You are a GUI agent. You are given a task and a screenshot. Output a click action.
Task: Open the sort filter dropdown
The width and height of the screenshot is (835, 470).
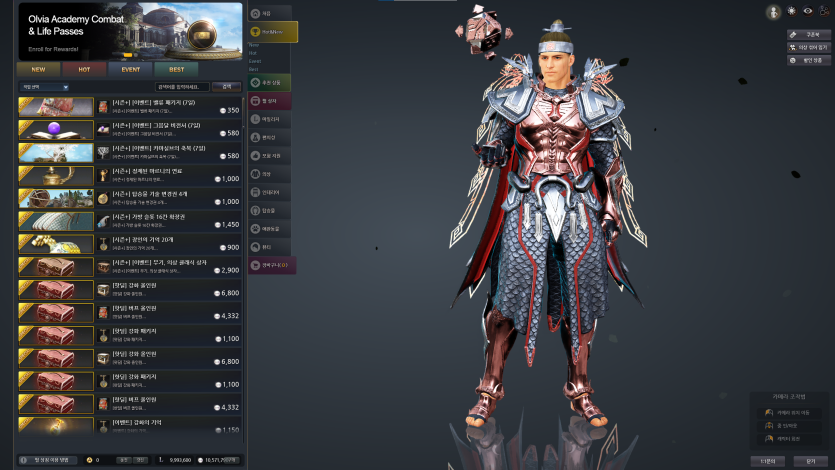(x=45, y=87)
